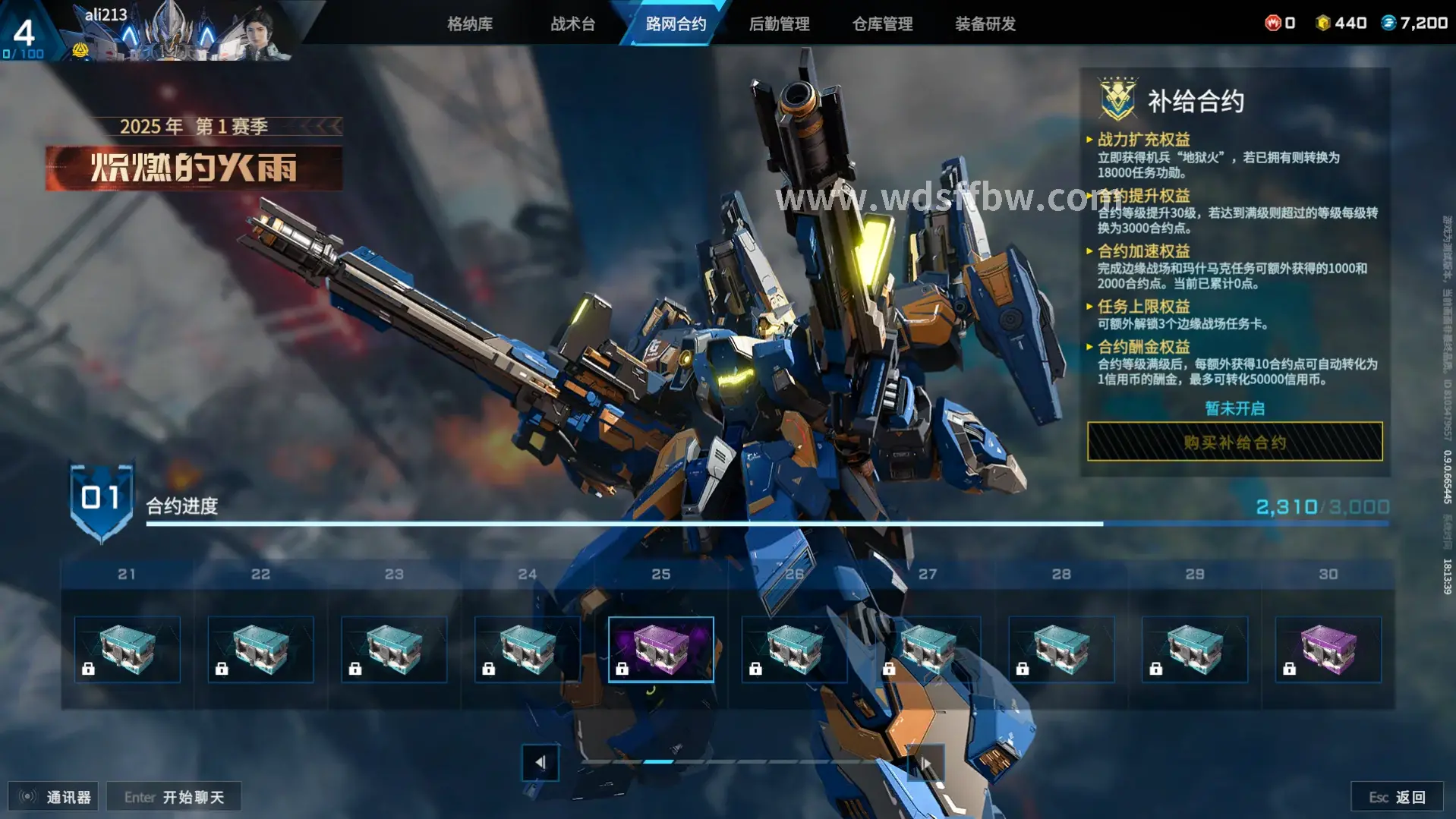This screenshot has width=1456, height=819.
Task: Pick the level 23 reward crate
Action: pos(394,650)
